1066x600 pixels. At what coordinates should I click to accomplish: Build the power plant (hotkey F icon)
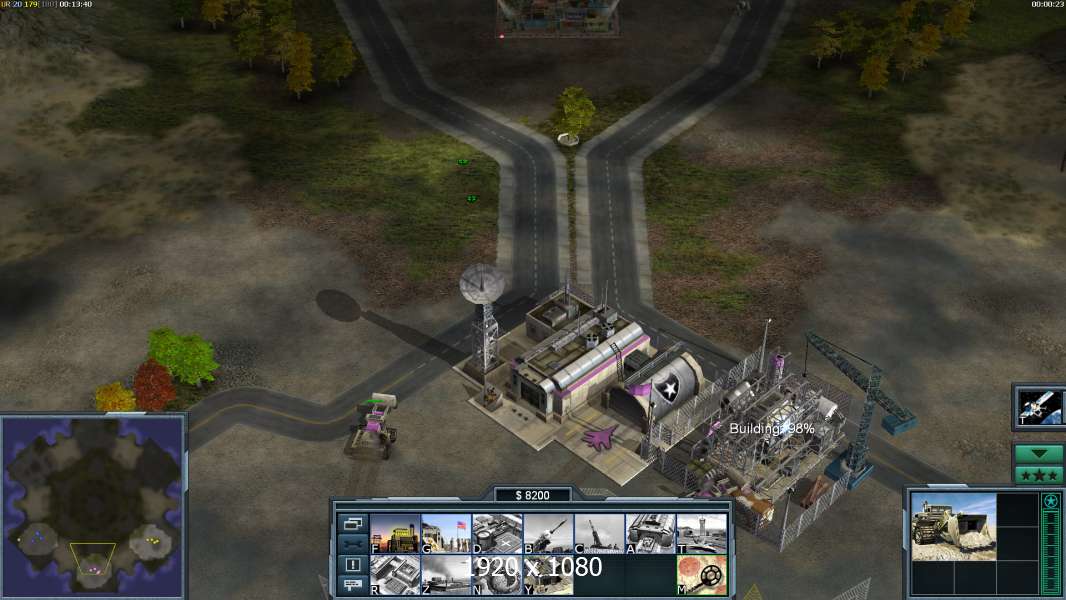(395, 534)
